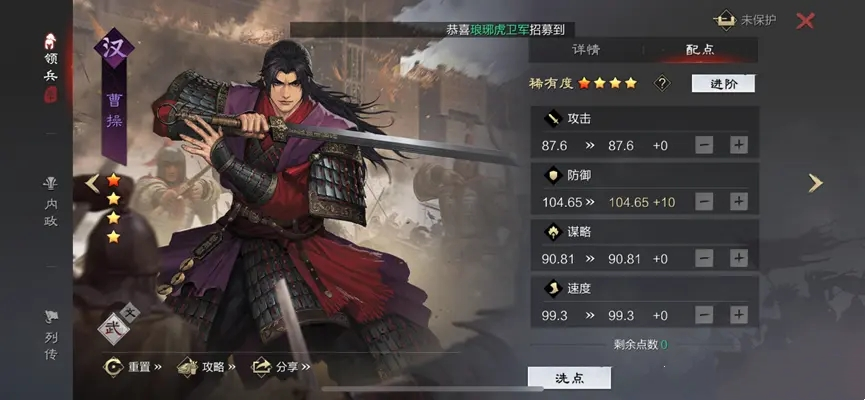Go to the previous hero with left arrow
The width and height of the screenshot is (865, 400).
coord(92,183)
